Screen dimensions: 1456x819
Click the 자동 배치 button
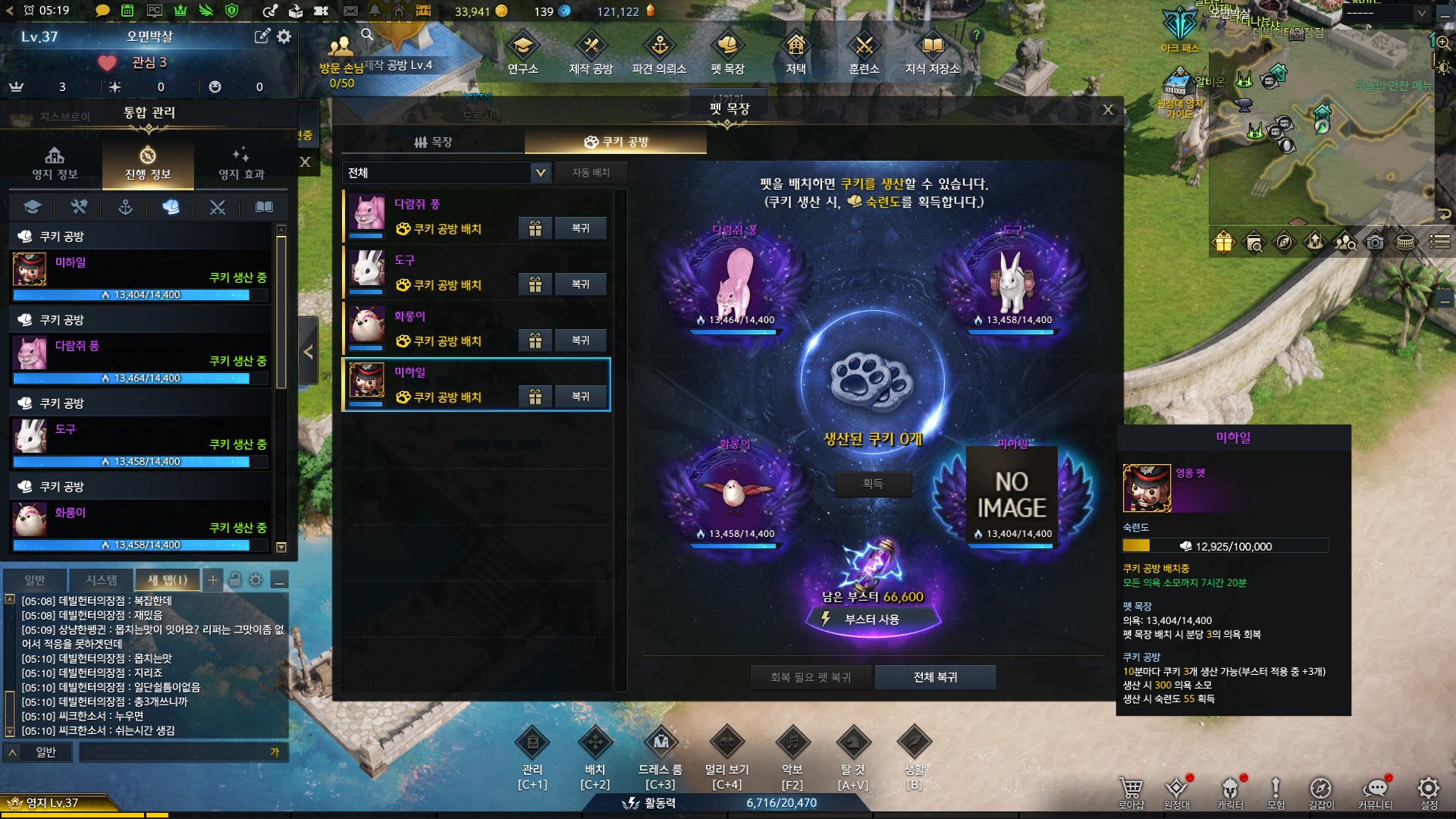tap(591, 173)
